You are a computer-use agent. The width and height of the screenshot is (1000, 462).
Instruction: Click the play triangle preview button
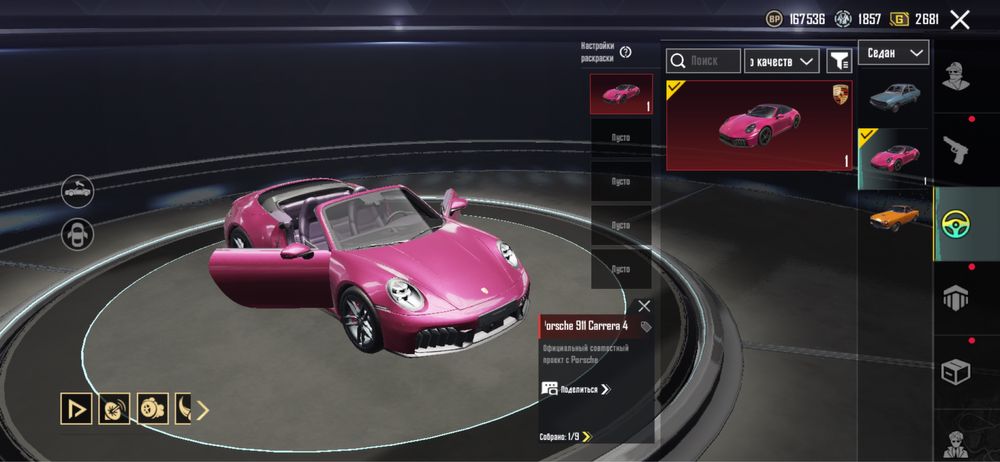(74, 408)
